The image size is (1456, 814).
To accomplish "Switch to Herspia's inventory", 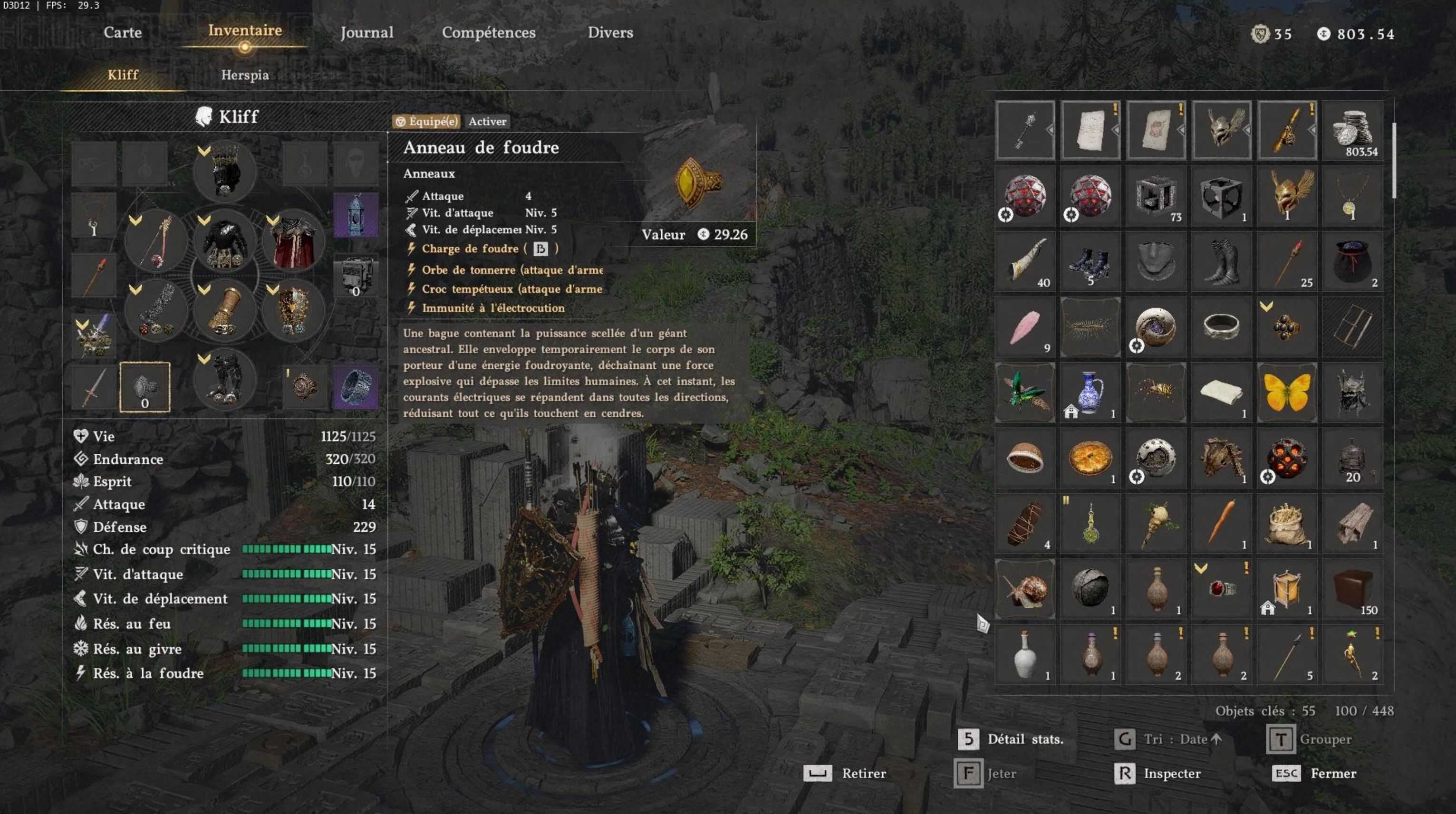I will 245,75.
